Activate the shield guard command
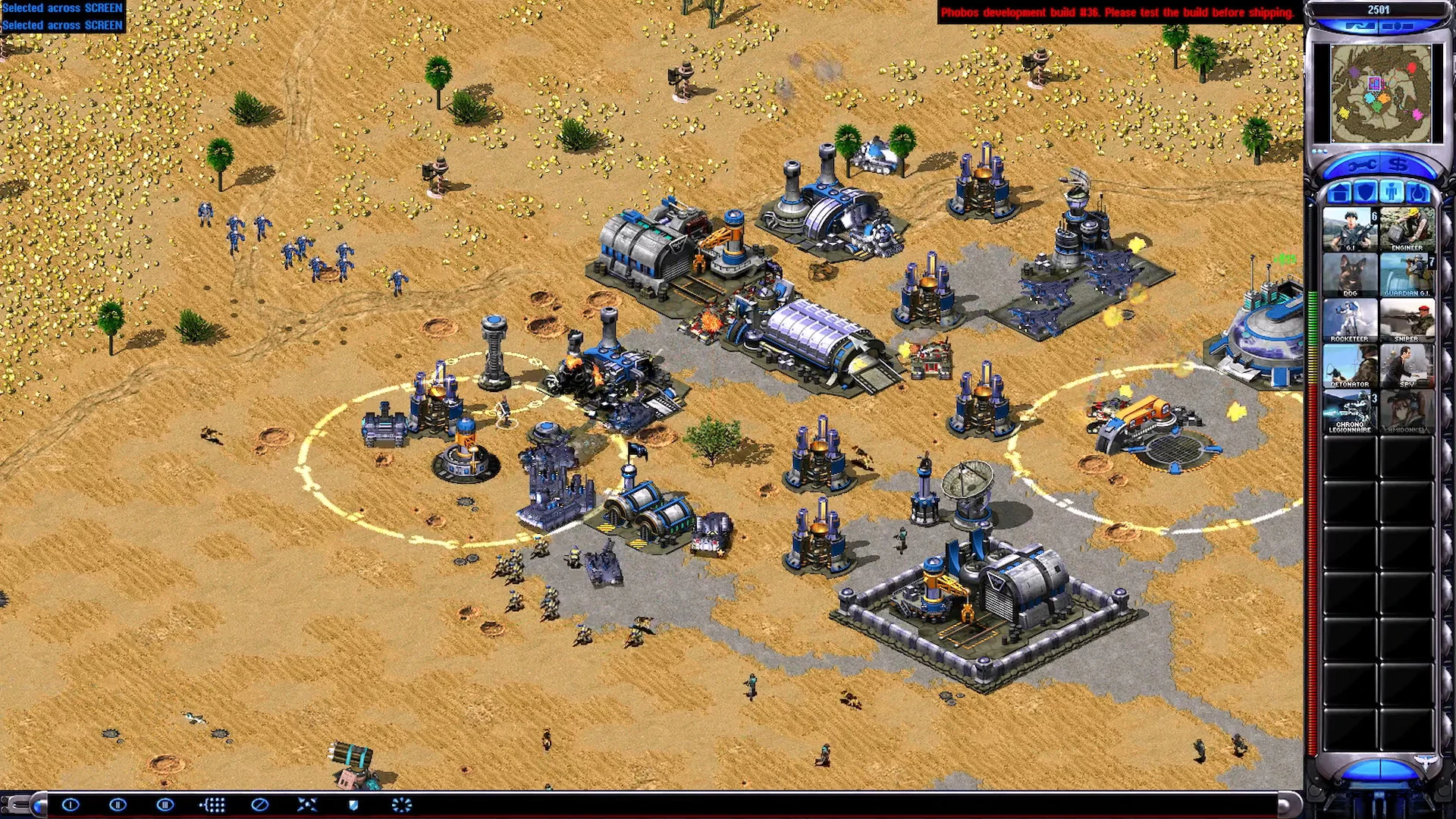This screenshot has width=1456, height=819. coord(353,805)
